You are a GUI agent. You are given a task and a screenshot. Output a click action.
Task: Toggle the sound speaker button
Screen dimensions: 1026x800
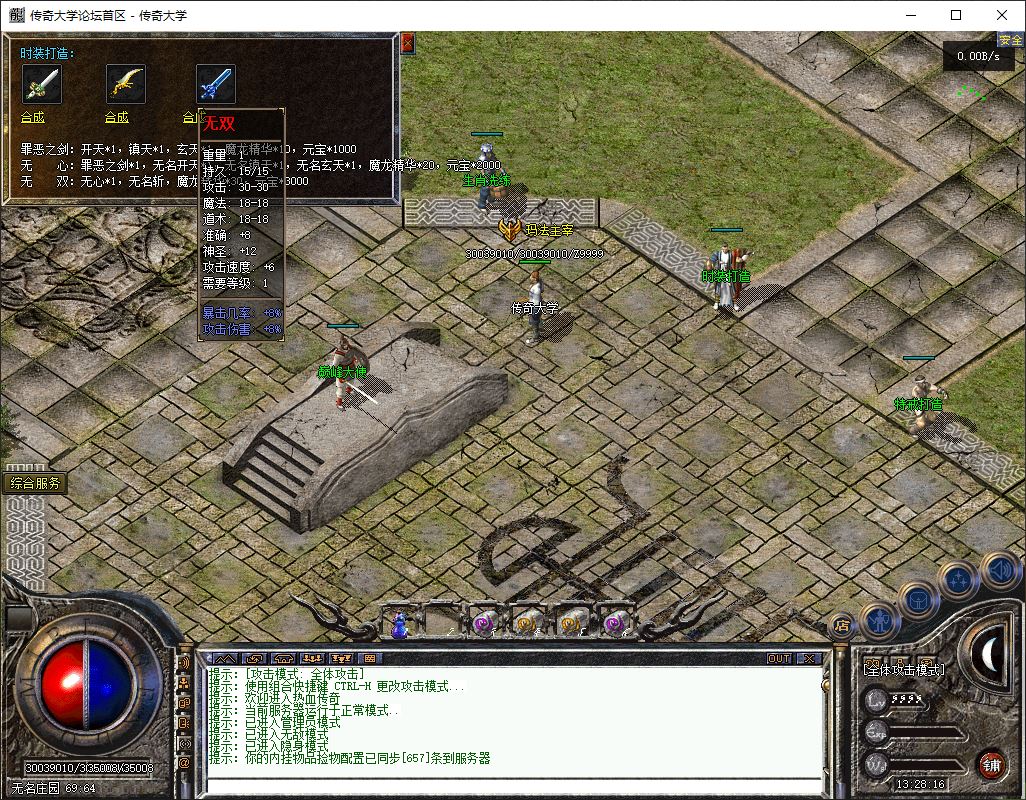click(999, 570)
